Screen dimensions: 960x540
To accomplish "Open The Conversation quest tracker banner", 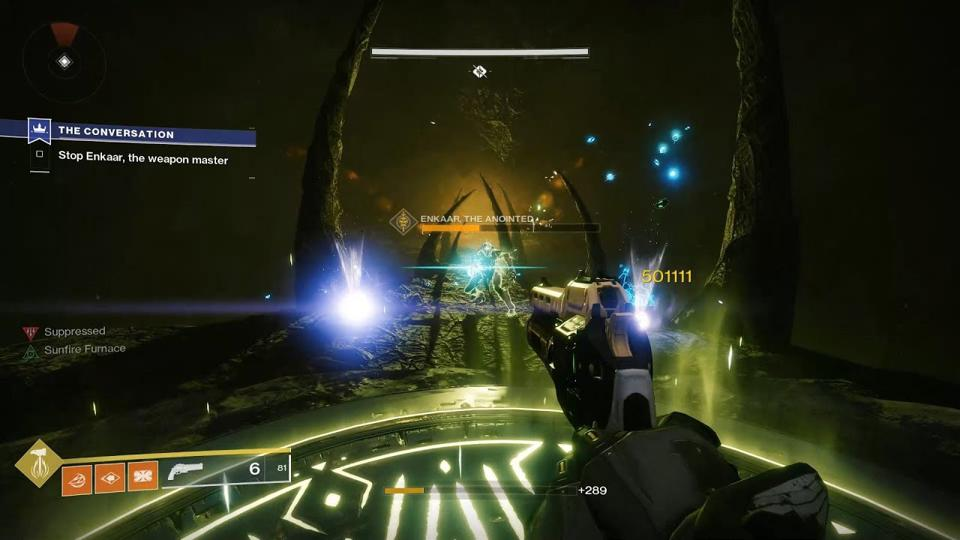I will click(x=130, y=133).
